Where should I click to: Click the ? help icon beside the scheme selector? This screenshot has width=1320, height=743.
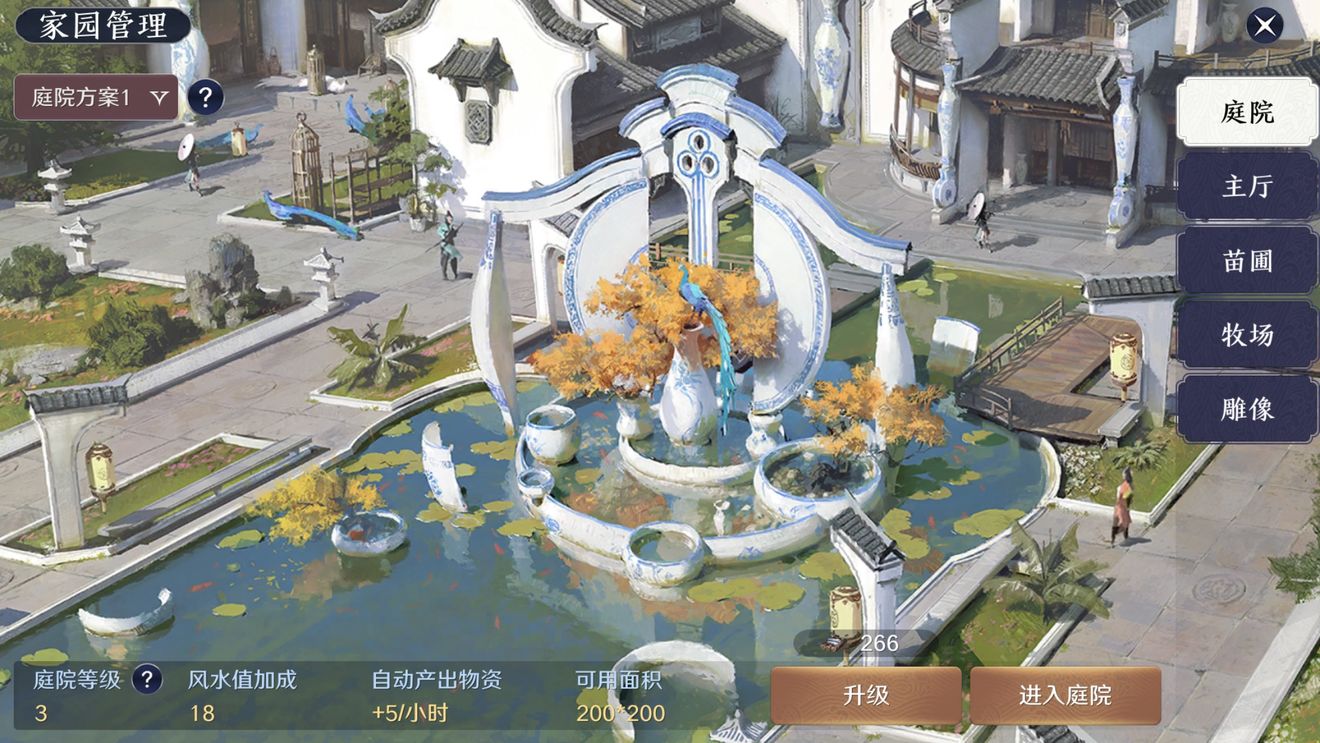[207, 97]
